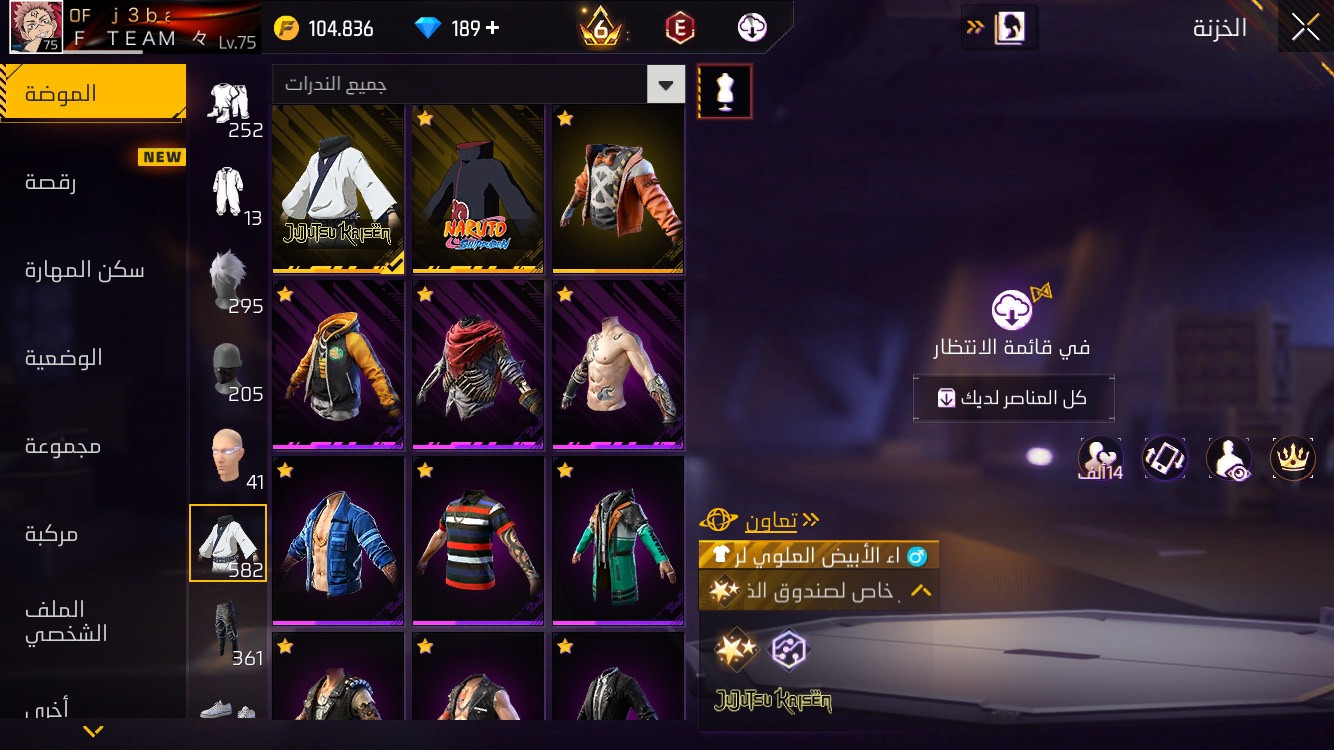Select the Jujutsu Kaisen white top

tap(338, 189)
